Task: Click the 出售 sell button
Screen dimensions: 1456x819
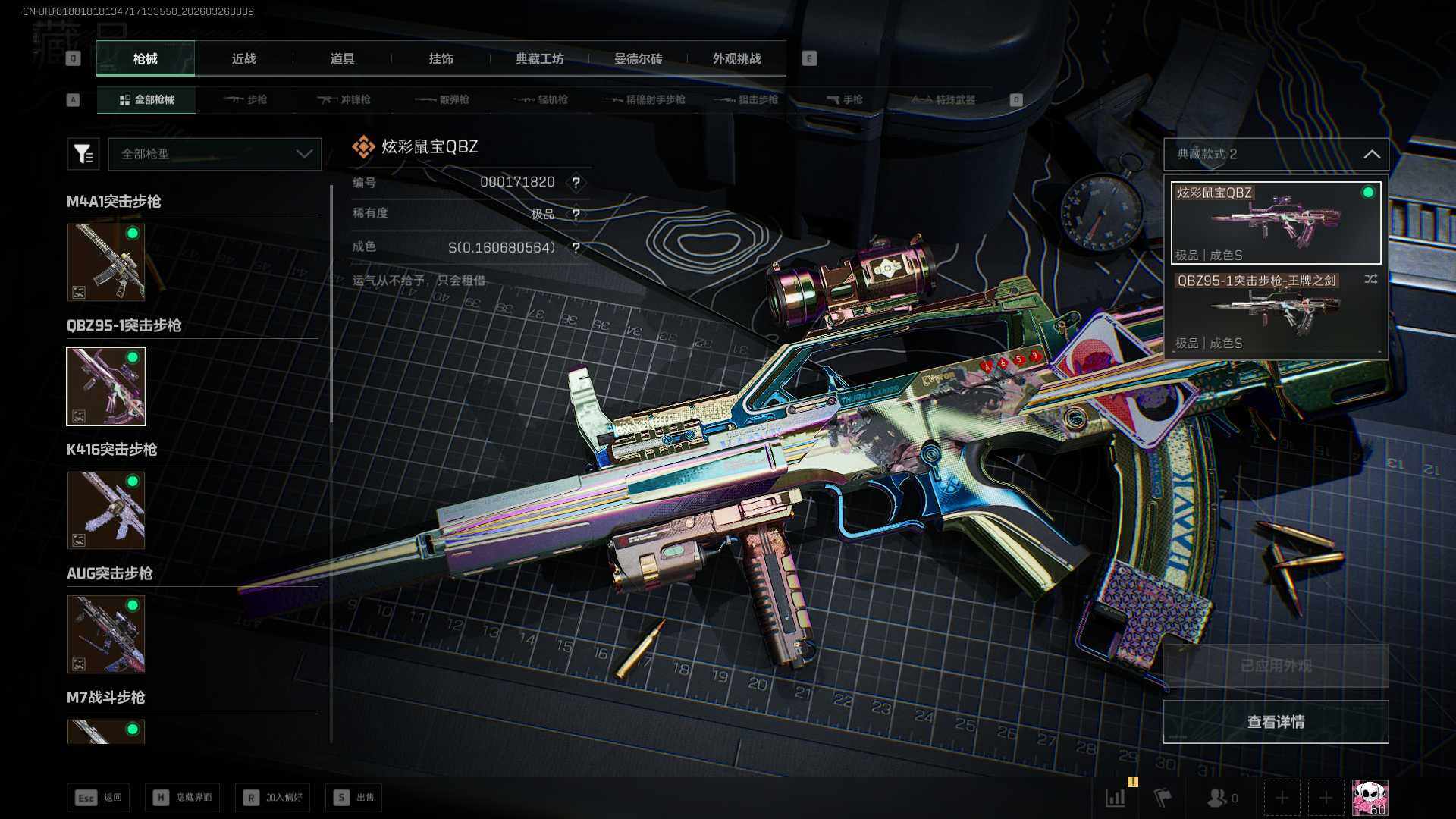Action: pos(354,797)
